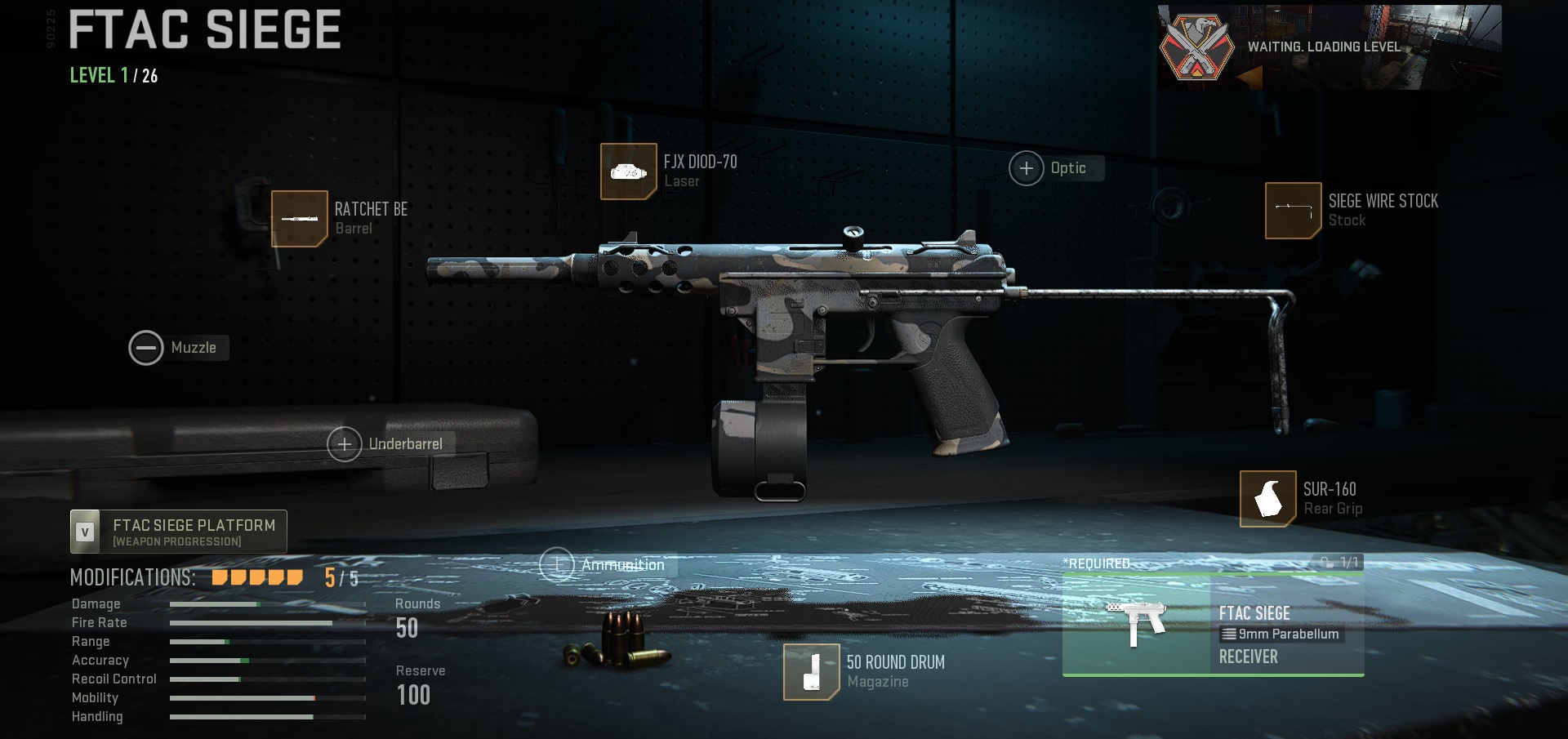Select the Ratchet BE barrel icon
Screen dimensions: 1568x739
click(x=300, y=218)
